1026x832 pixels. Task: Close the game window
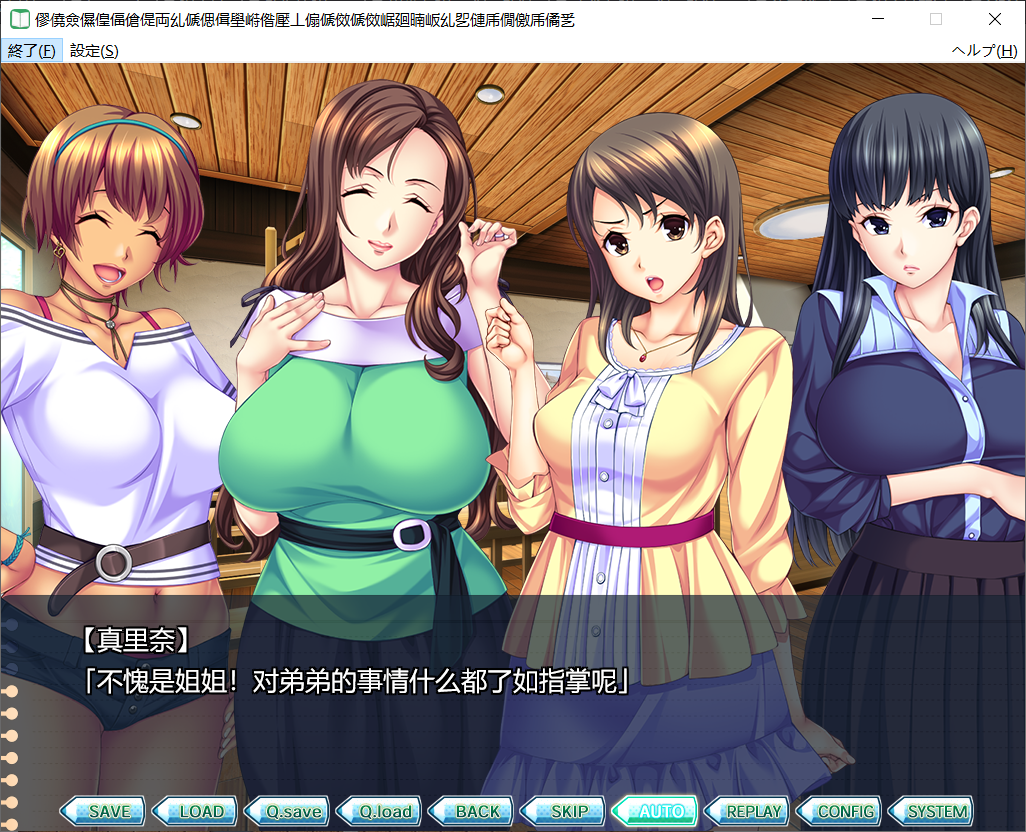[994, 19]
